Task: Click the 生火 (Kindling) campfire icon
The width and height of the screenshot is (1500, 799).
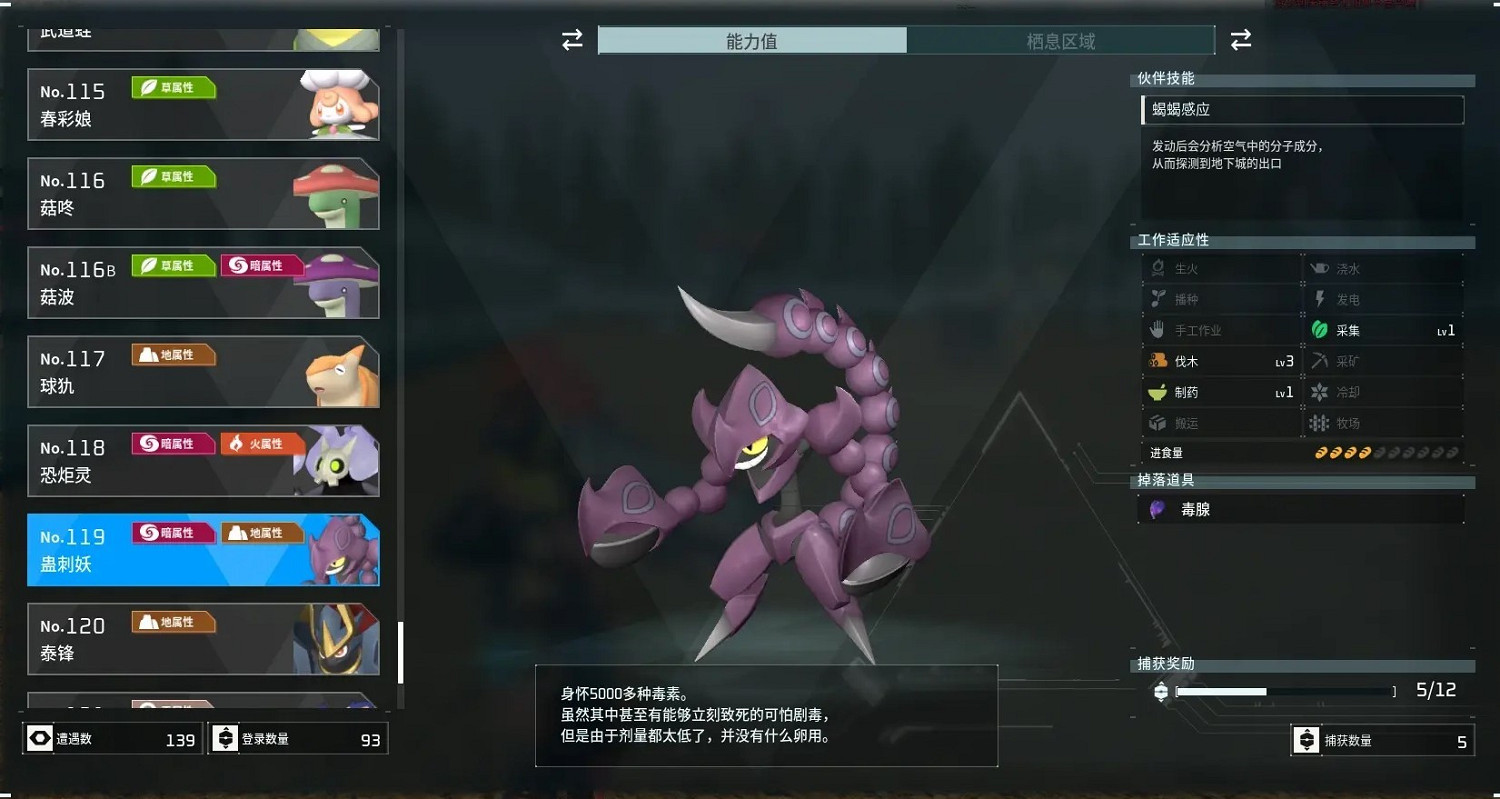Action: pyautogui.click(x=1159, y=268)
